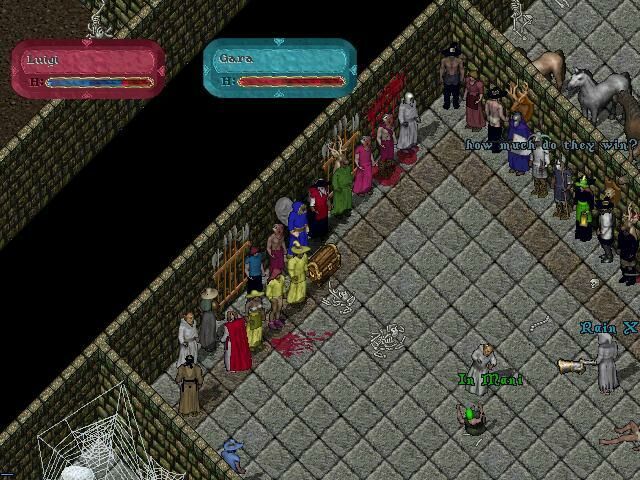Select the red Luigi status gump

89,68
